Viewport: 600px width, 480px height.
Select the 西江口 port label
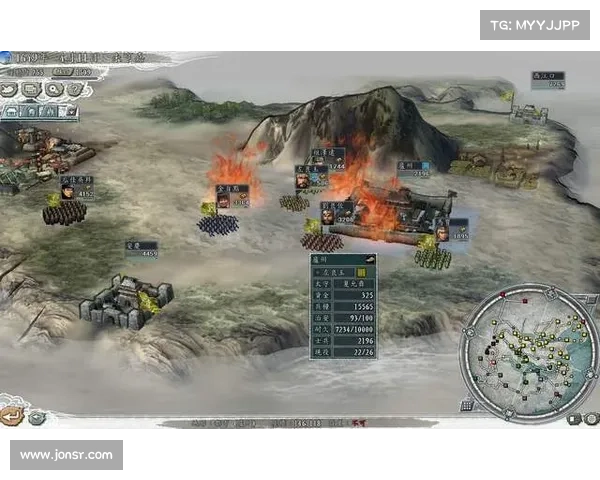point(549,78)
